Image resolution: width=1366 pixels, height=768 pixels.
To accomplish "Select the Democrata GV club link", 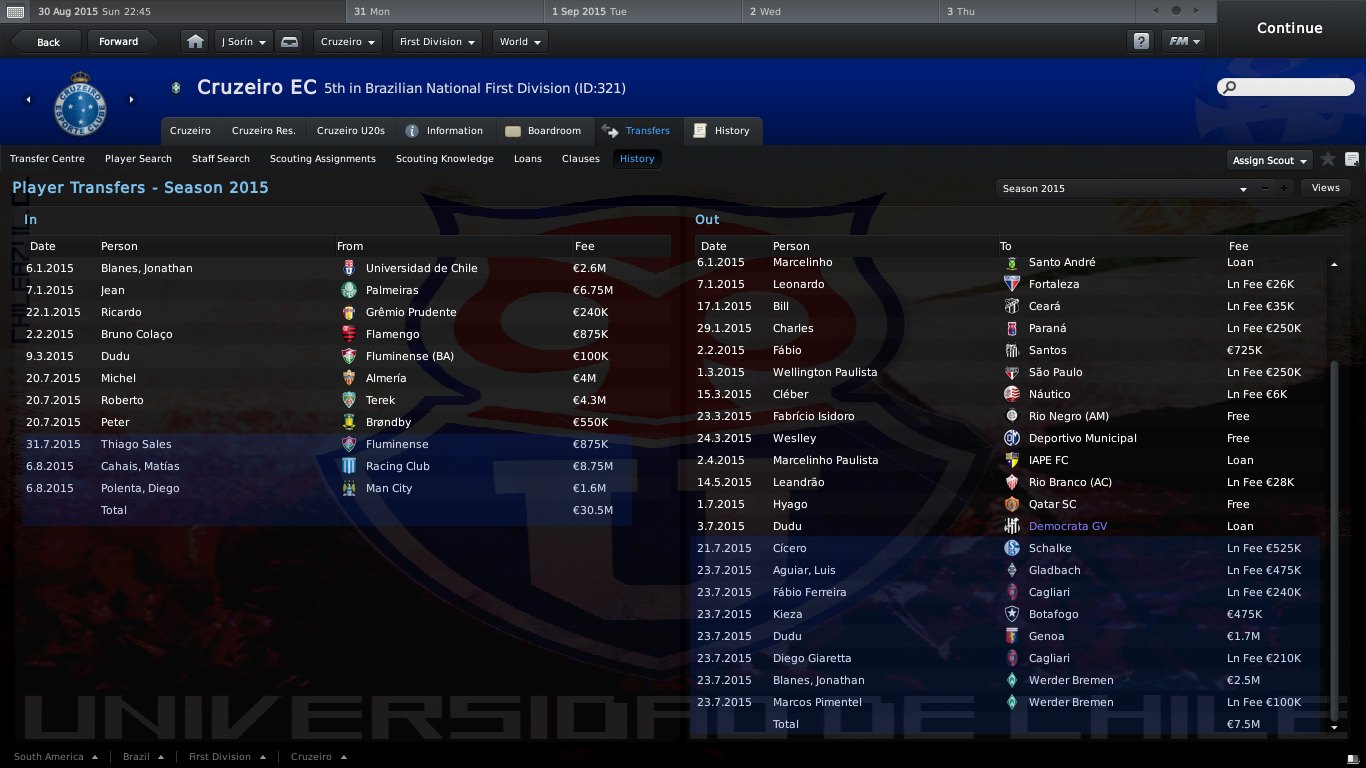I will coord(1067,526).
